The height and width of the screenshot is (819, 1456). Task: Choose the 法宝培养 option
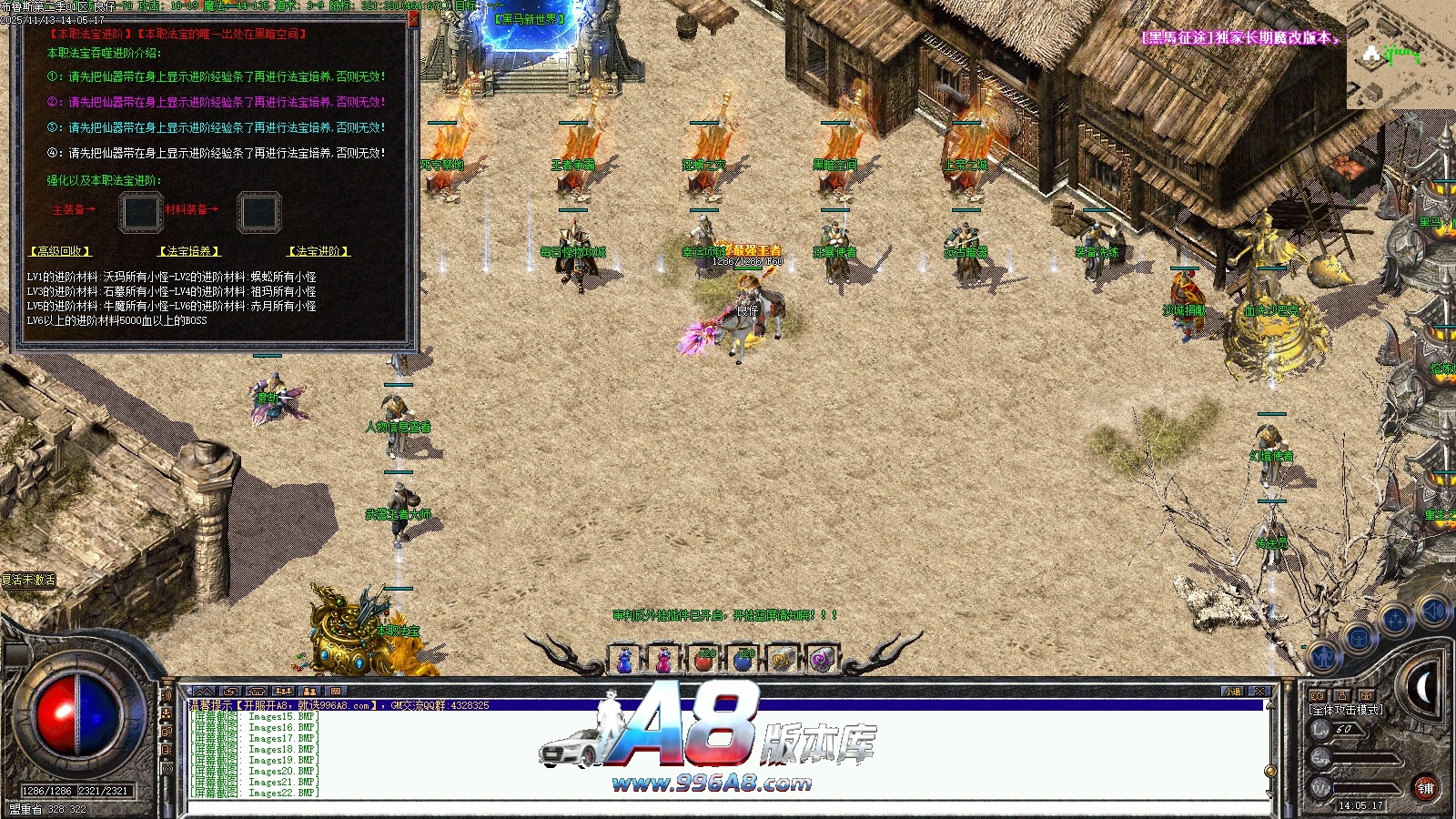point(190,251)
